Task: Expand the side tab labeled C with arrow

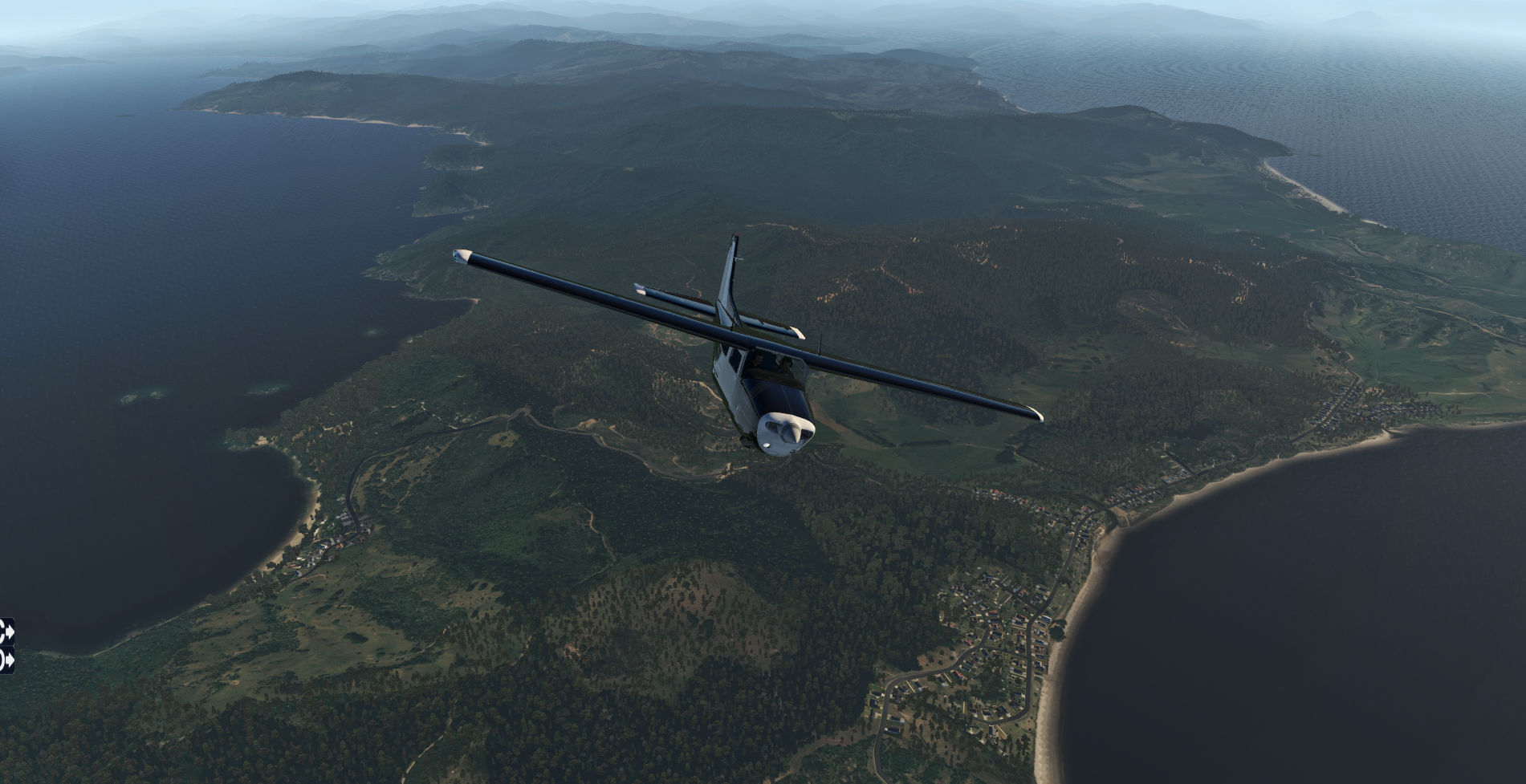Action: (x=6, y=632)
